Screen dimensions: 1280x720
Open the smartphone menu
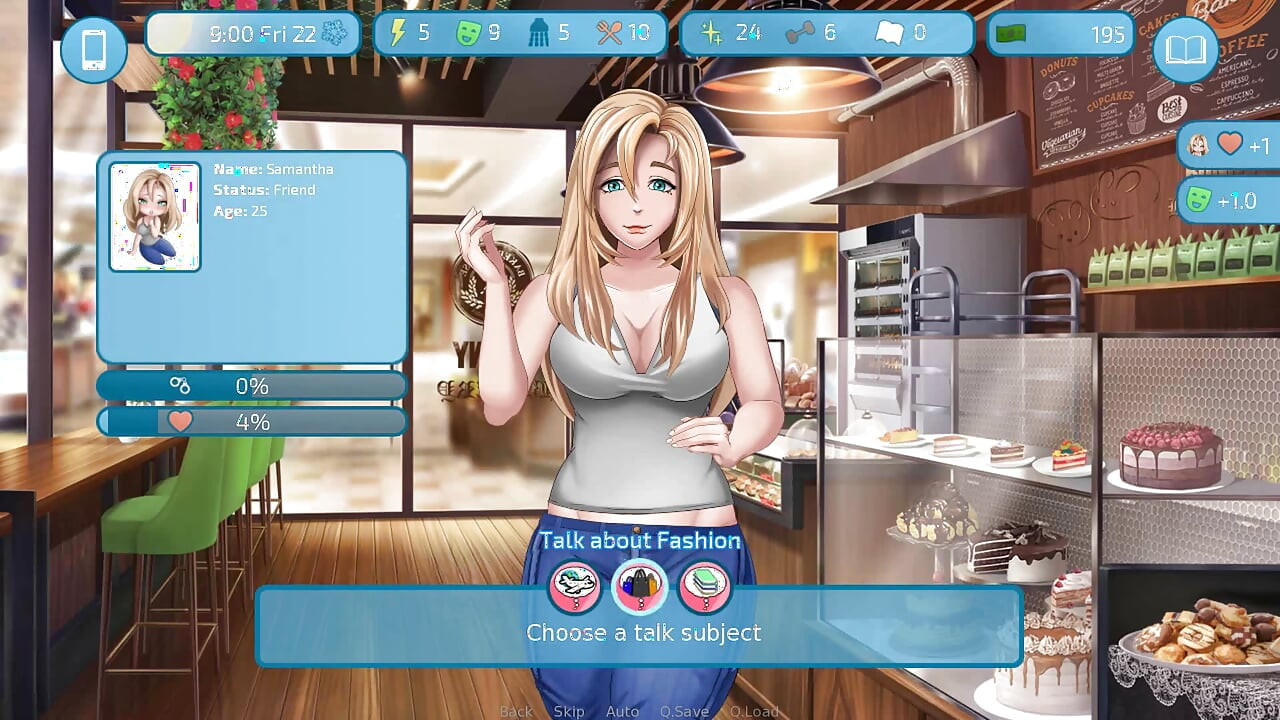(x=94, y=49)
